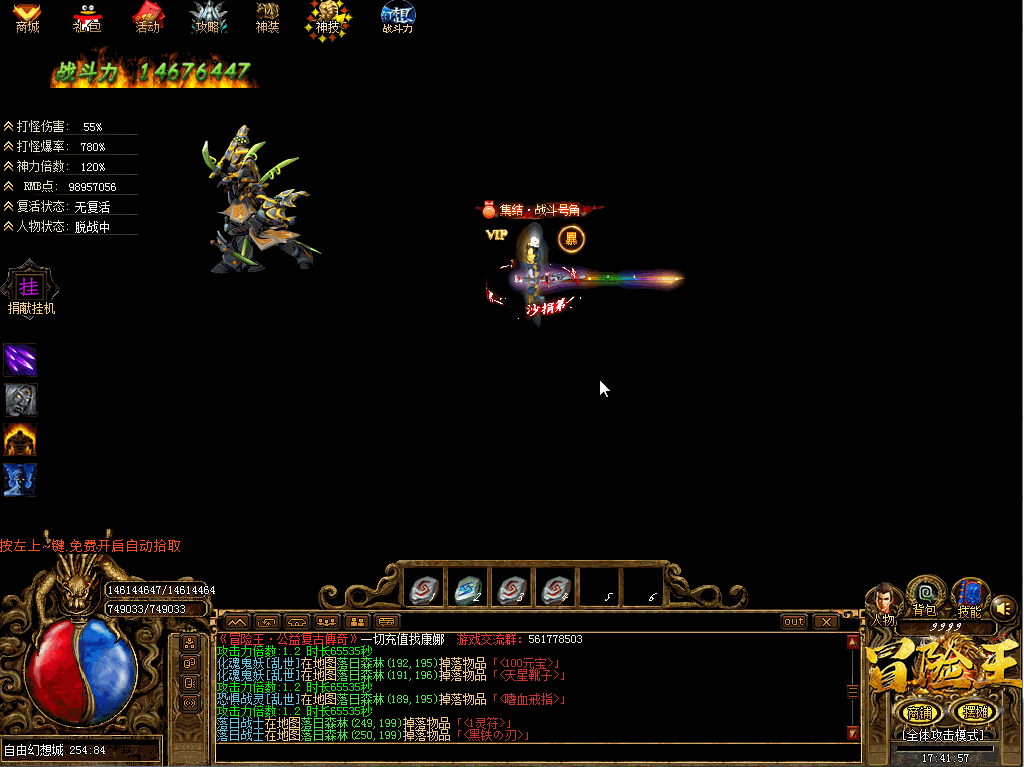
Task: Click the 战斗力 combat power icon
Action: (x=397, y=17)
